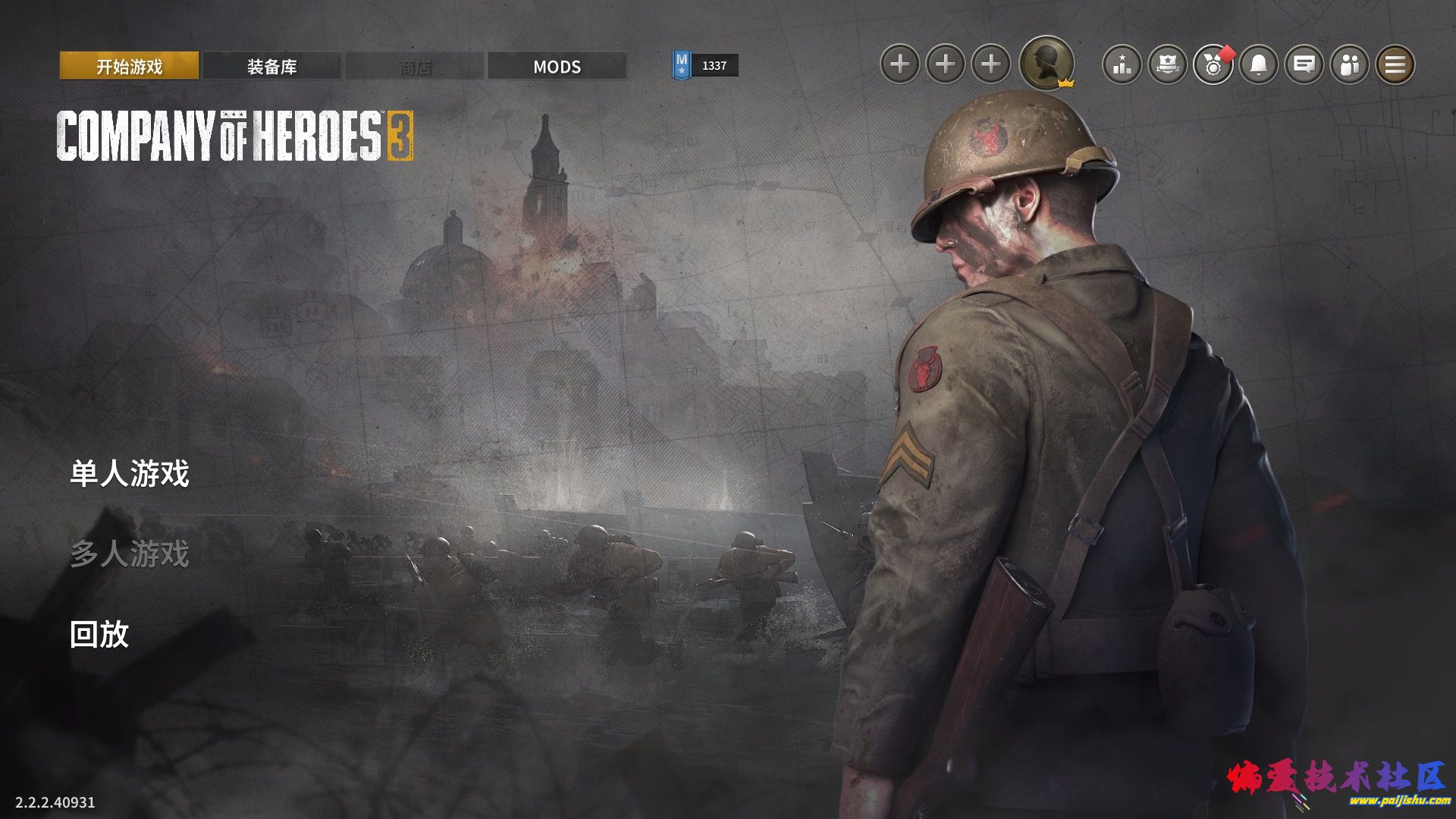Open the 商店 store tab
Viewport: 1456px width, 819px height.
[x=414, y=66]
